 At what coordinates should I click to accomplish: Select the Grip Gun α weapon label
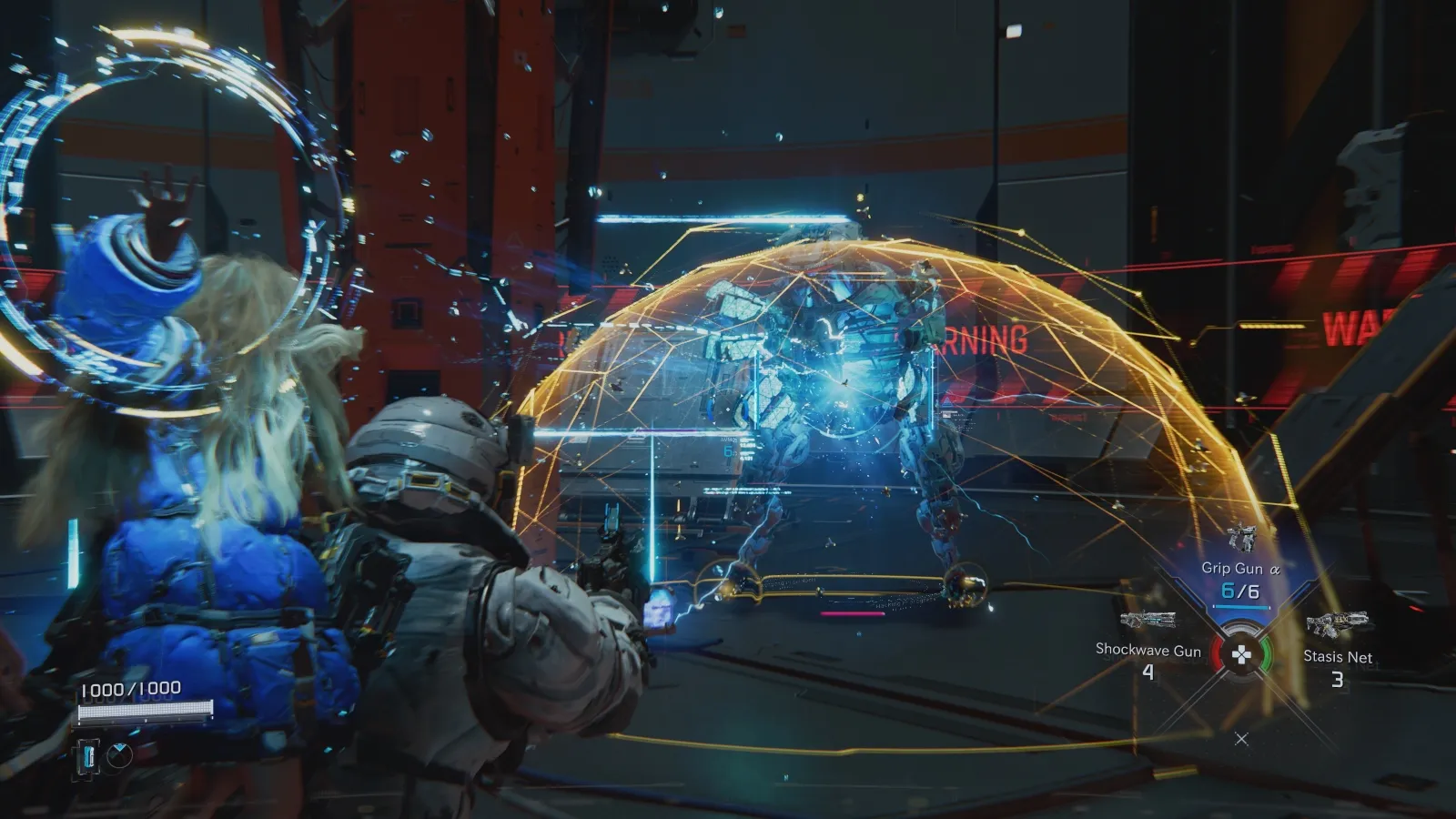click(1241, 568)
